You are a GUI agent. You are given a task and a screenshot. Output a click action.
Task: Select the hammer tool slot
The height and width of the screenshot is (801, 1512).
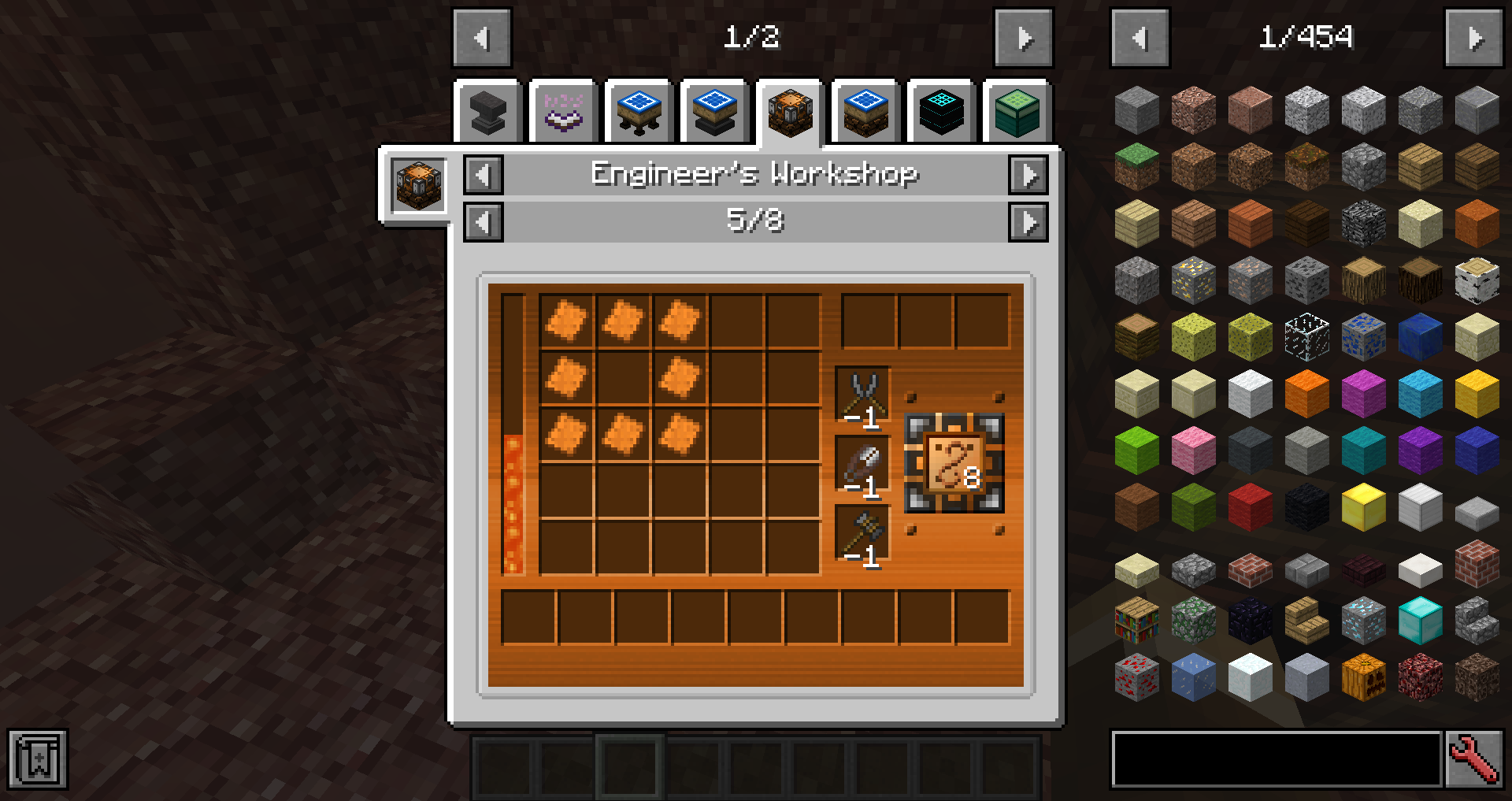tap(863, 533)
